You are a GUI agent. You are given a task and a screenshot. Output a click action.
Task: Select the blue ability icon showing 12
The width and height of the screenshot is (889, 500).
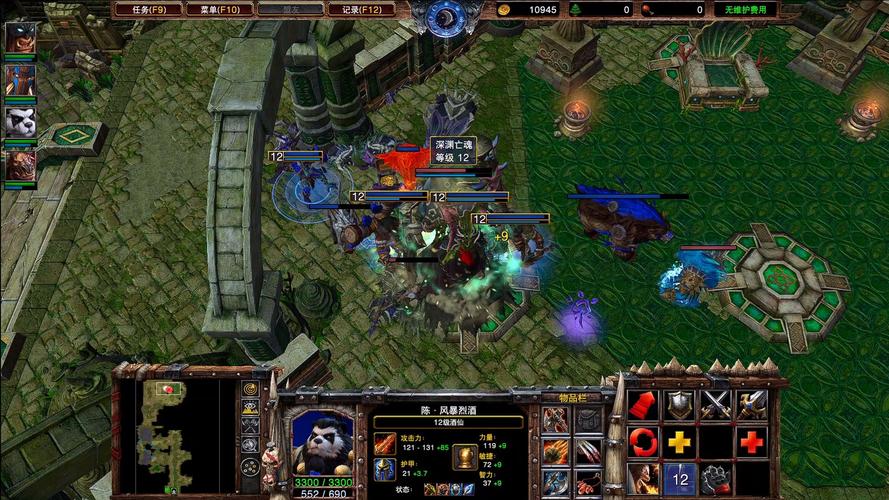[680, 477]
